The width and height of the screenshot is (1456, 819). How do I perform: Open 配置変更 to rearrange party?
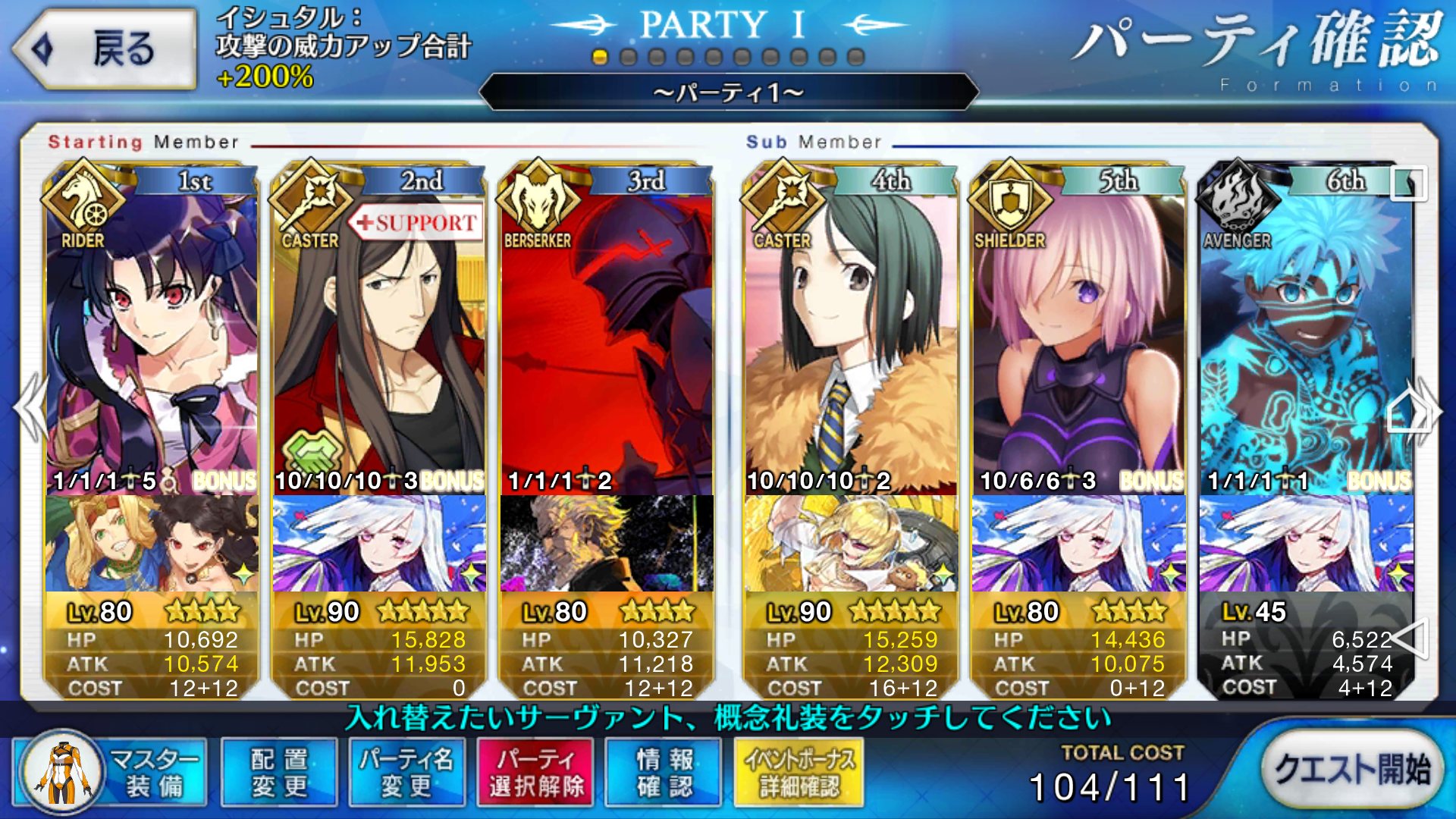point(279,772)
